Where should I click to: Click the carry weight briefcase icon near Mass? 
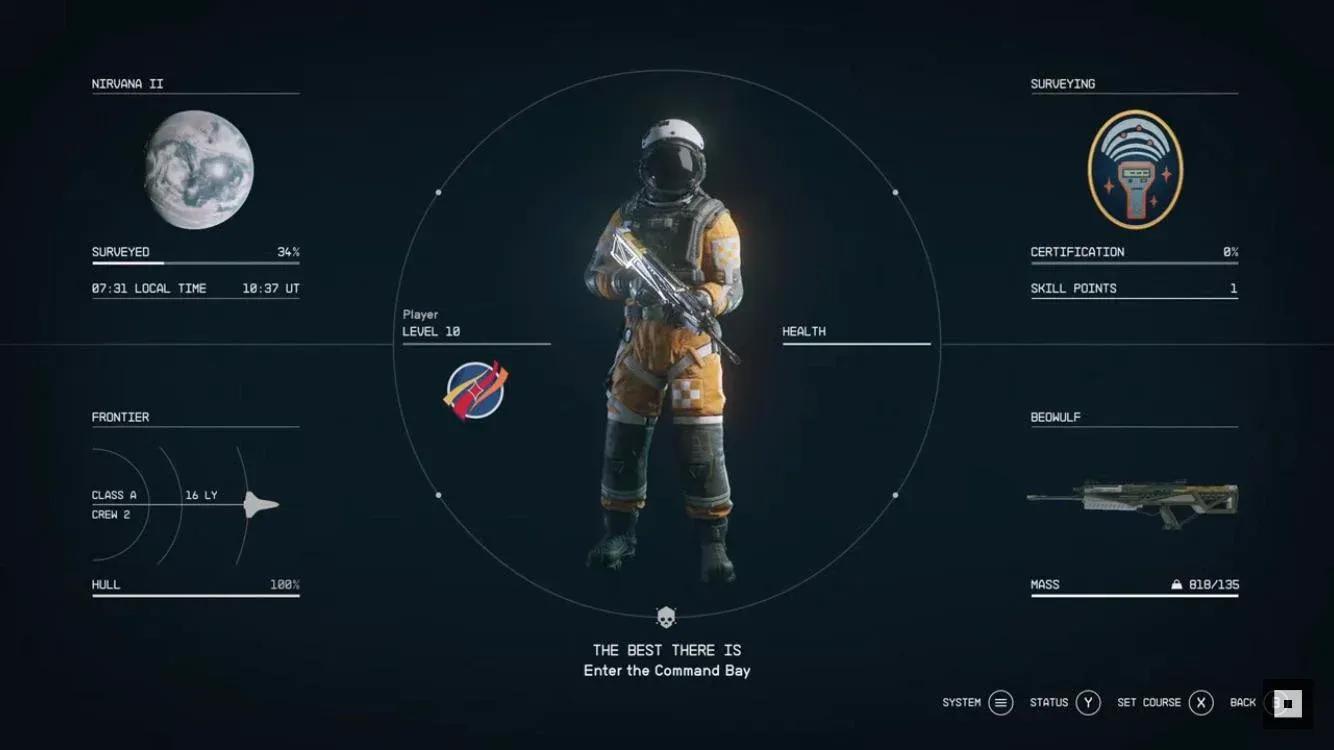coord(1176,584)
